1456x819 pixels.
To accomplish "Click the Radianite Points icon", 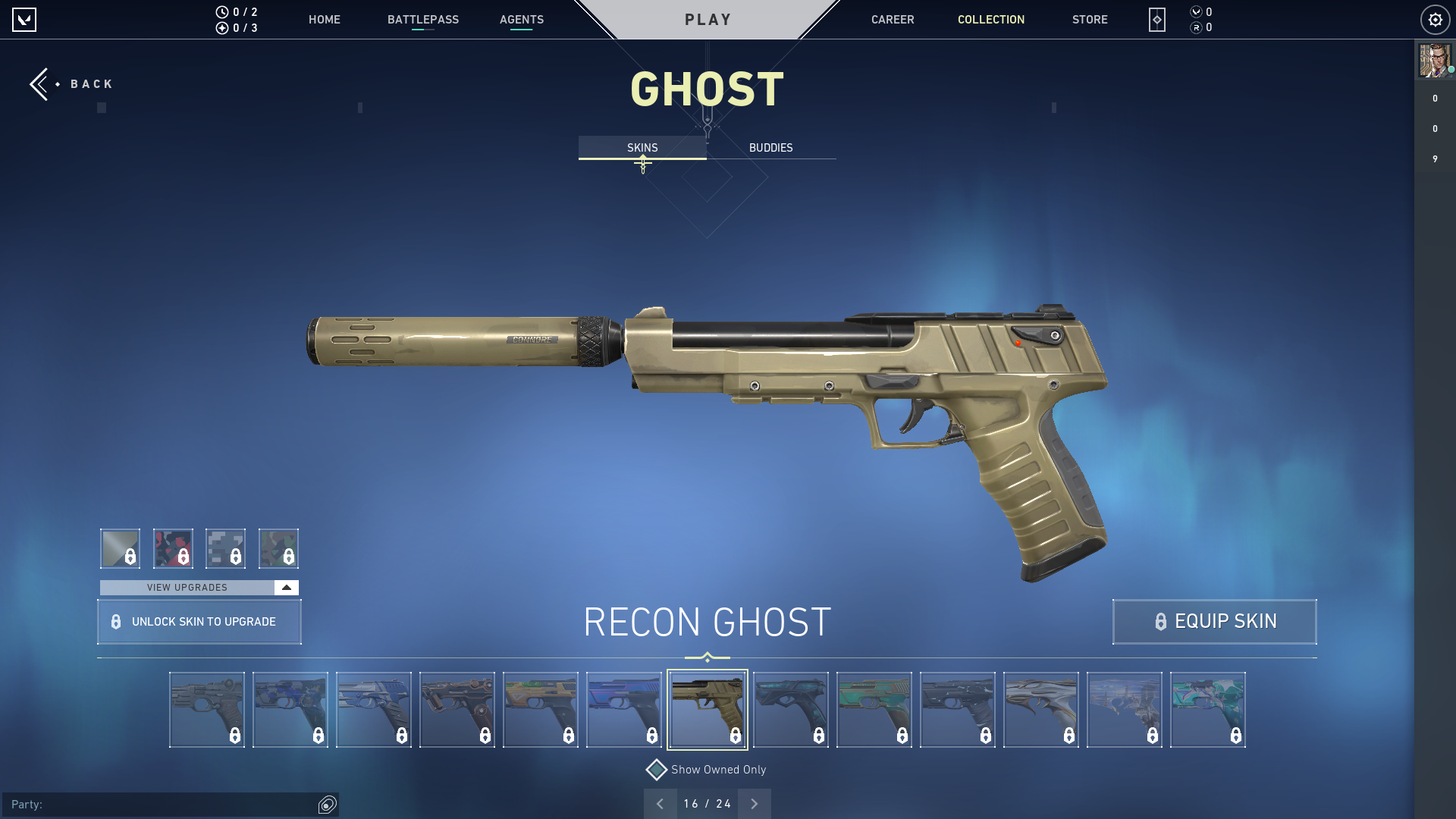I will point(1194,26).
